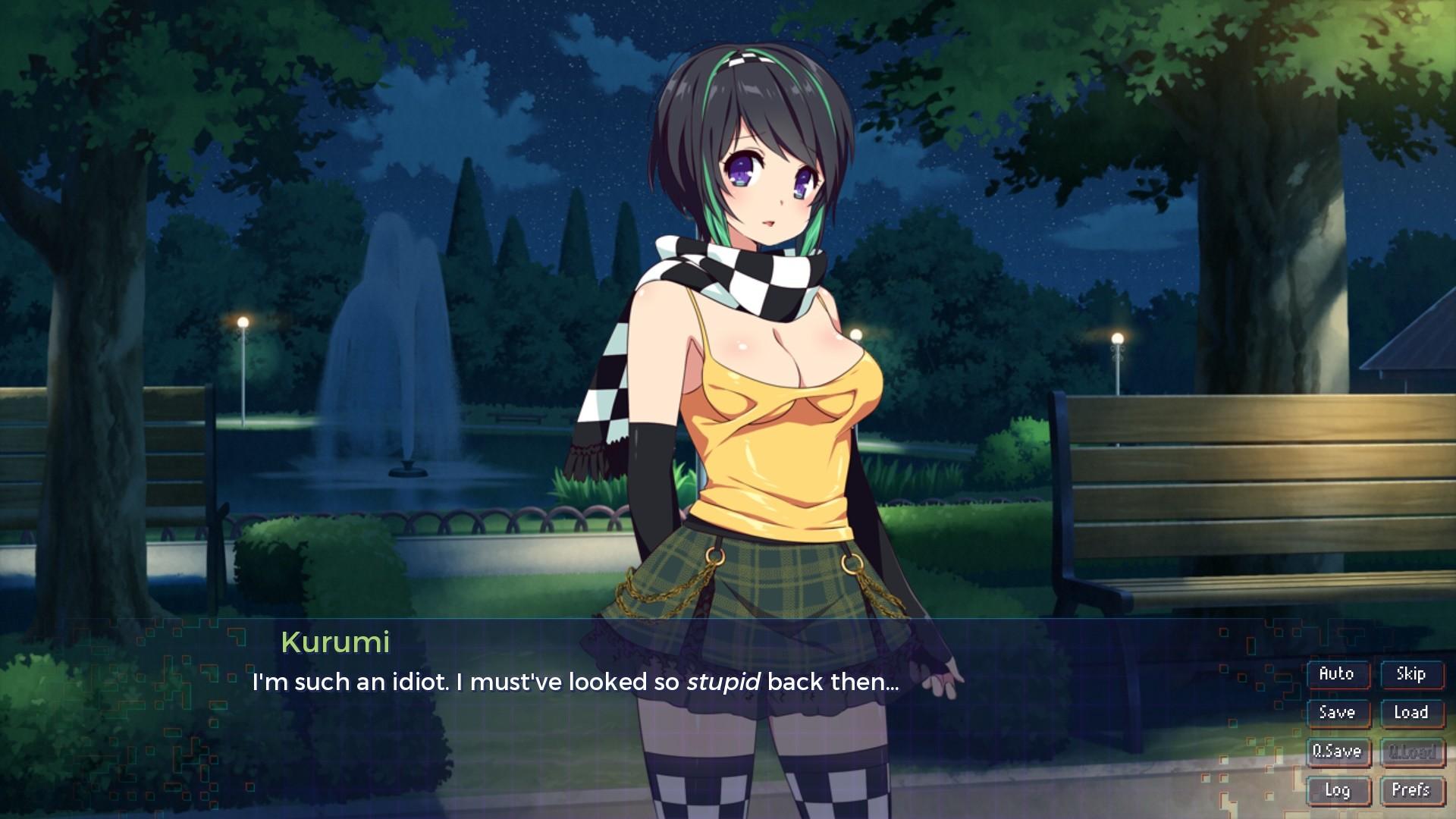Screen dimensions: 1456x819
Task: Open the Load screen
Action: pyautogui.click(x=1412, y=713)
